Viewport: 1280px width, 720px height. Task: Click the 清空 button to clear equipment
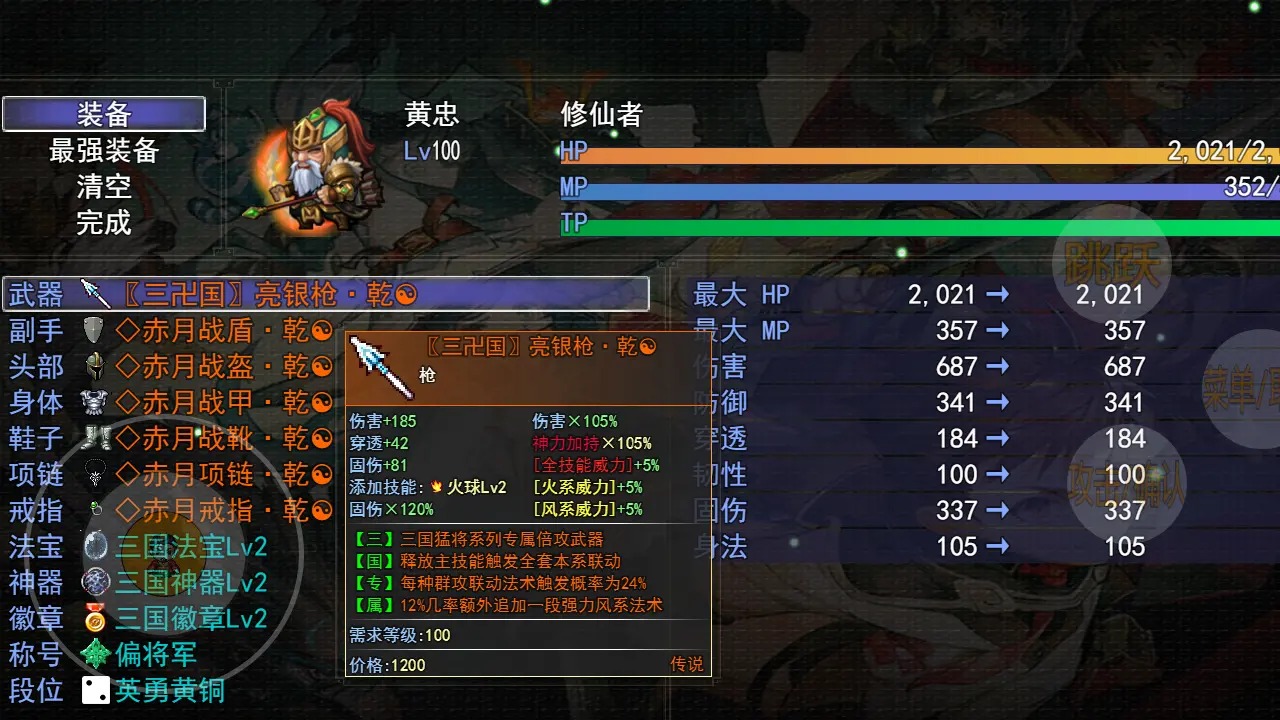103,188
